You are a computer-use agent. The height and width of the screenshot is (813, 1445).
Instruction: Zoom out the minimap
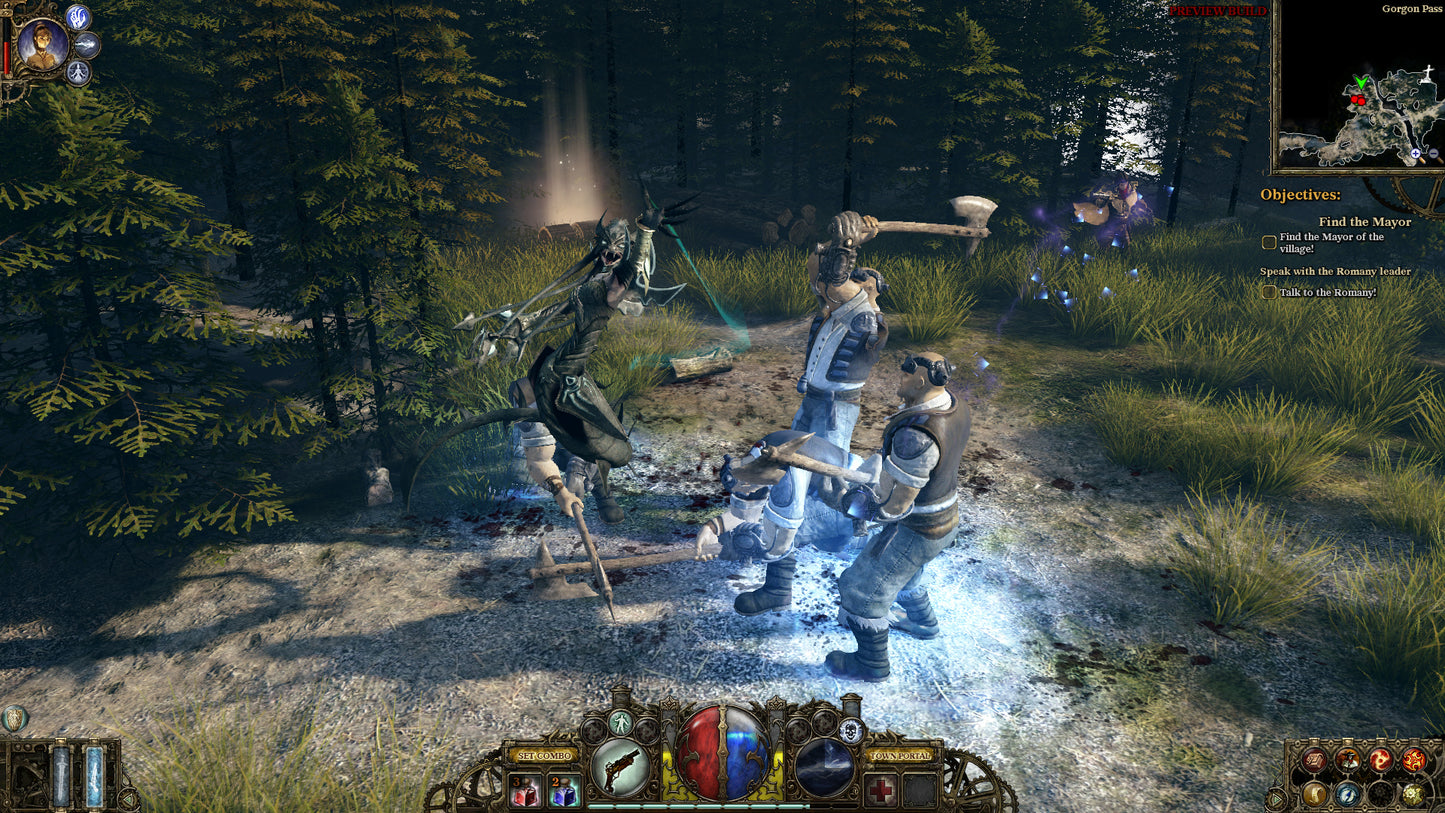click(x=1434, y=154)
